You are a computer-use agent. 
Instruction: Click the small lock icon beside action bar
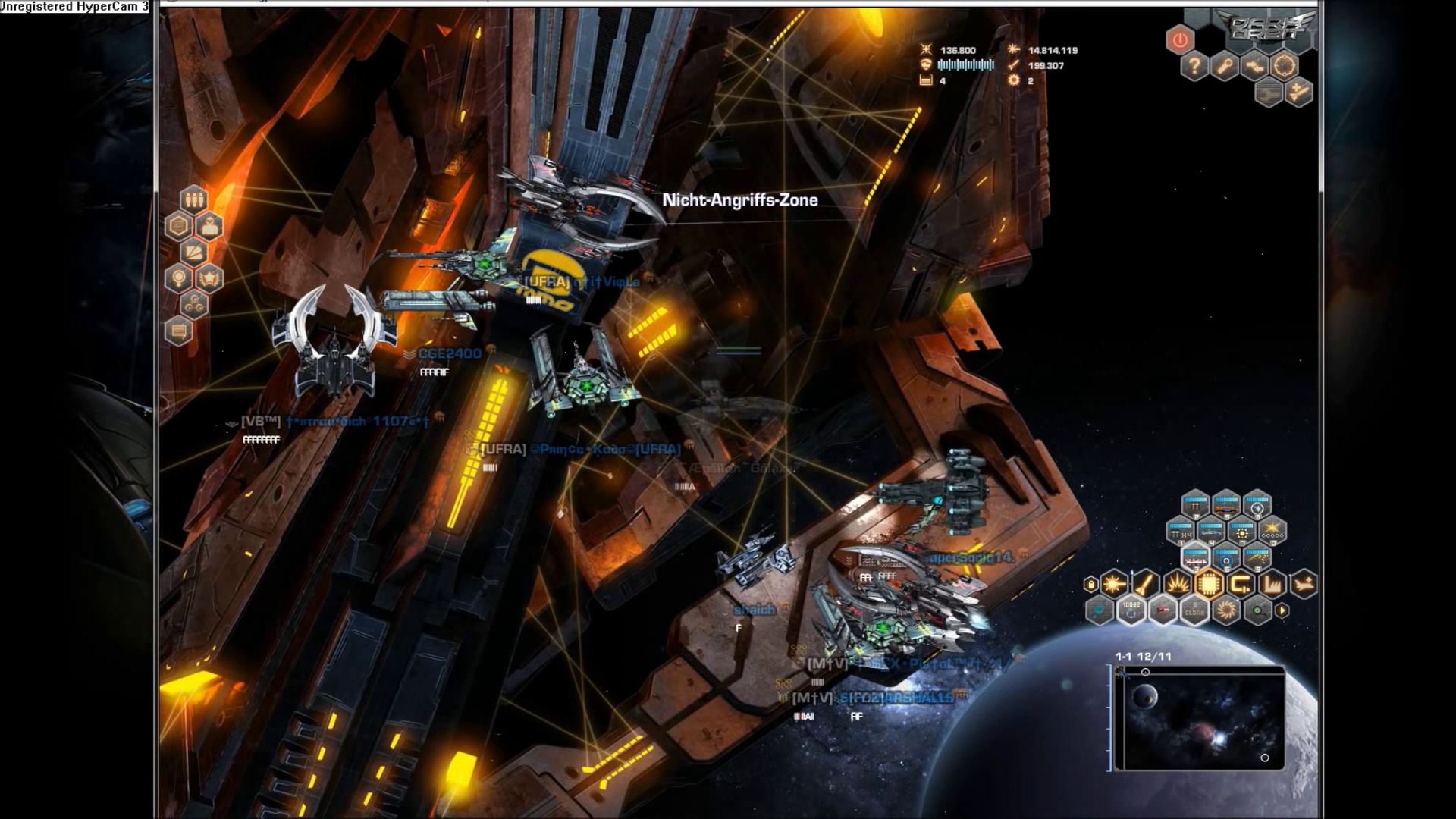click(x=1091, y=584)
